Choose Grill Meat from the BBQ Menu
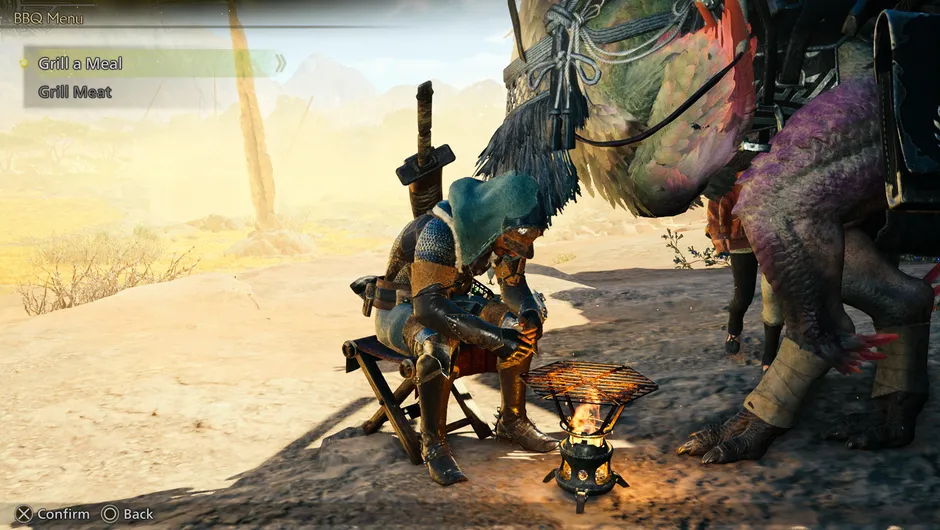This screenshot has width=940, height=530. 75,92
